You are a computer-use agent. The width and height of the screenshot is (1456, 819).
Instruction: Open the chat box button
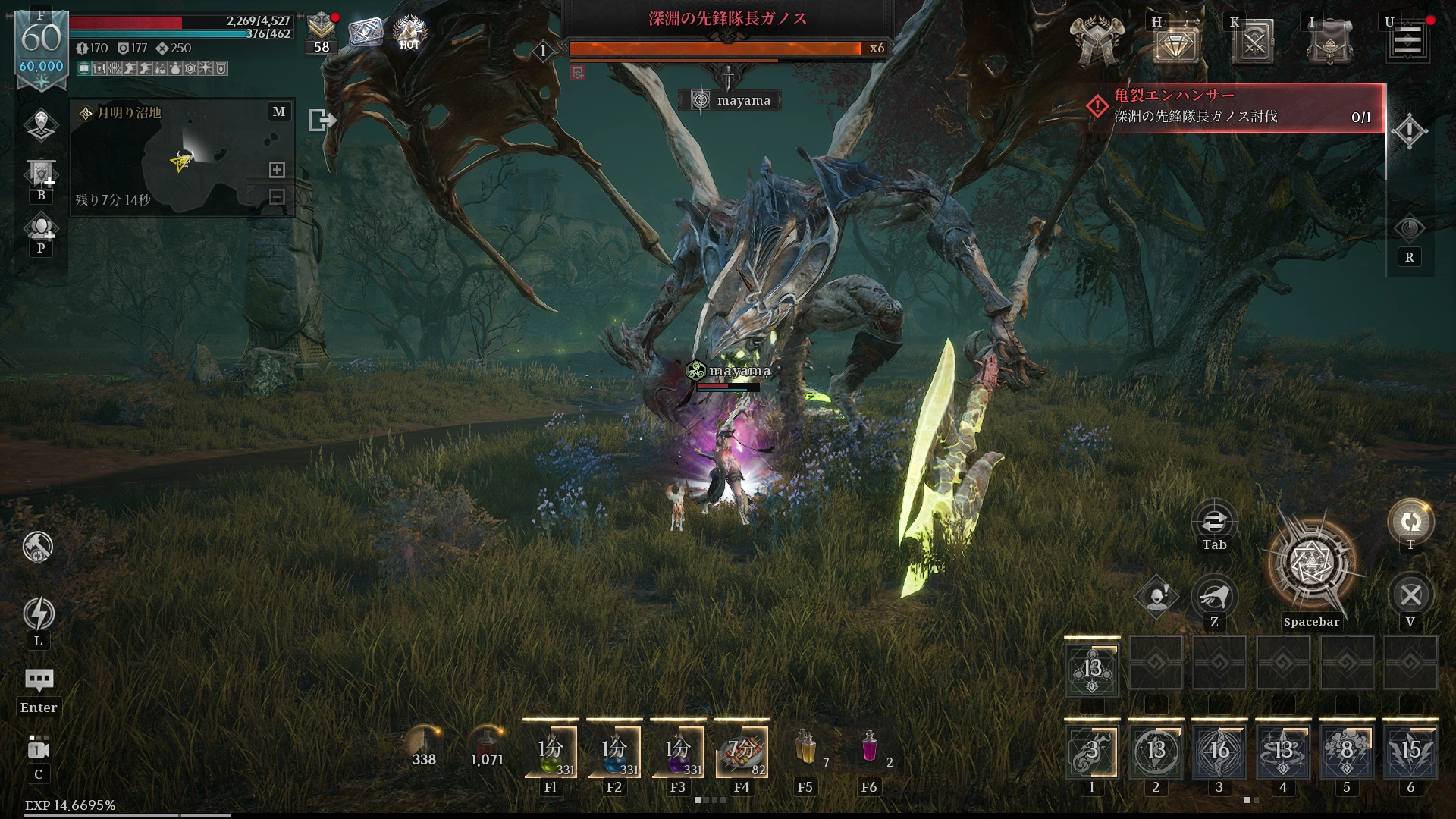tap(39, 680)
